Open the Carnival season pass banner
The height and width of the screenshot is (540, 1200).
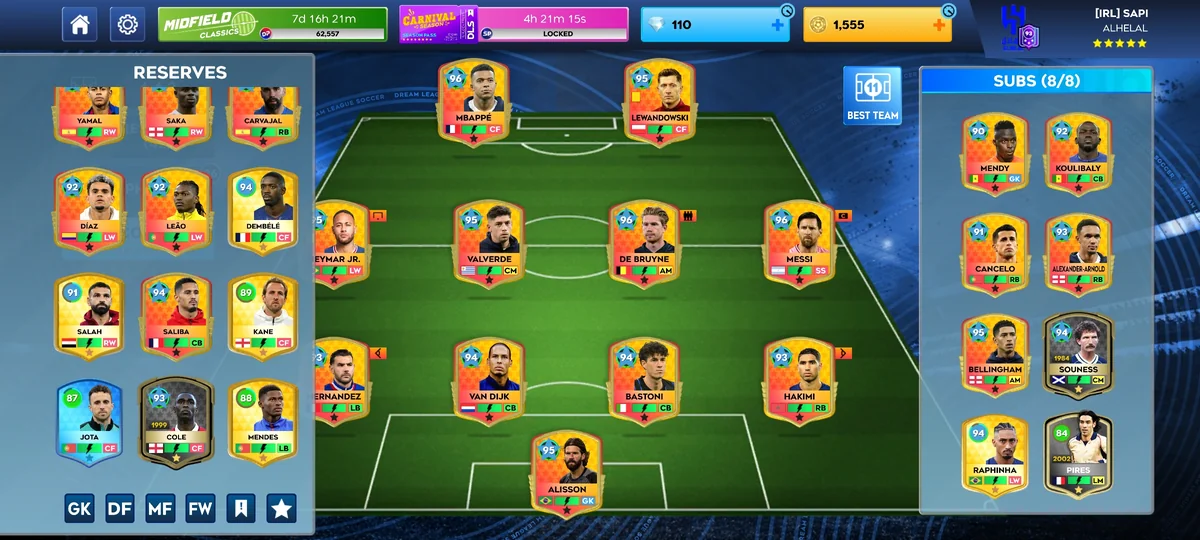click(x=514, y=24)
